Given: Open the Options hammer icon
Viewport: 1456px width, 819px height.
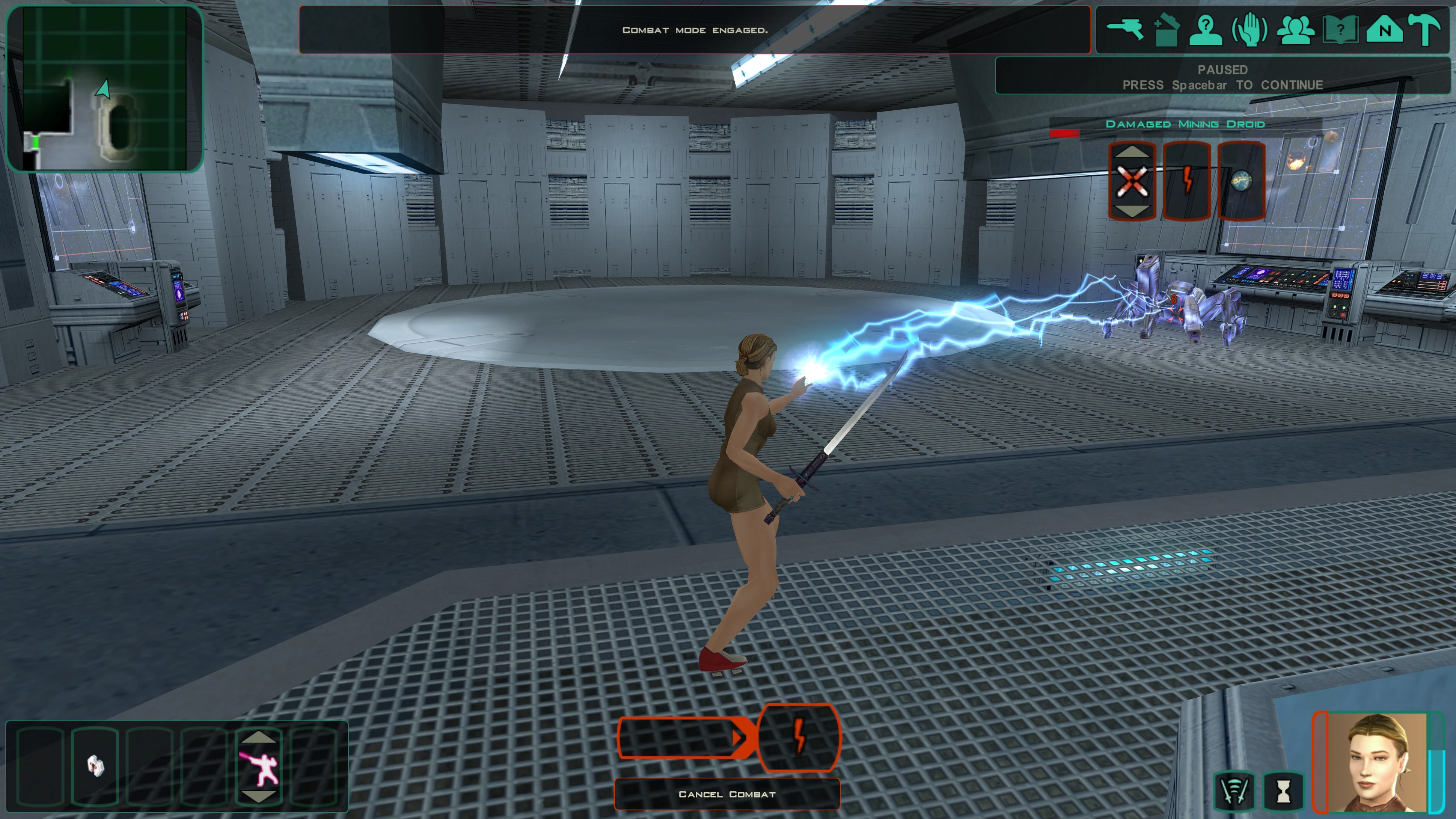Looking at the screenshot, I should click(x=1425, y=29).
